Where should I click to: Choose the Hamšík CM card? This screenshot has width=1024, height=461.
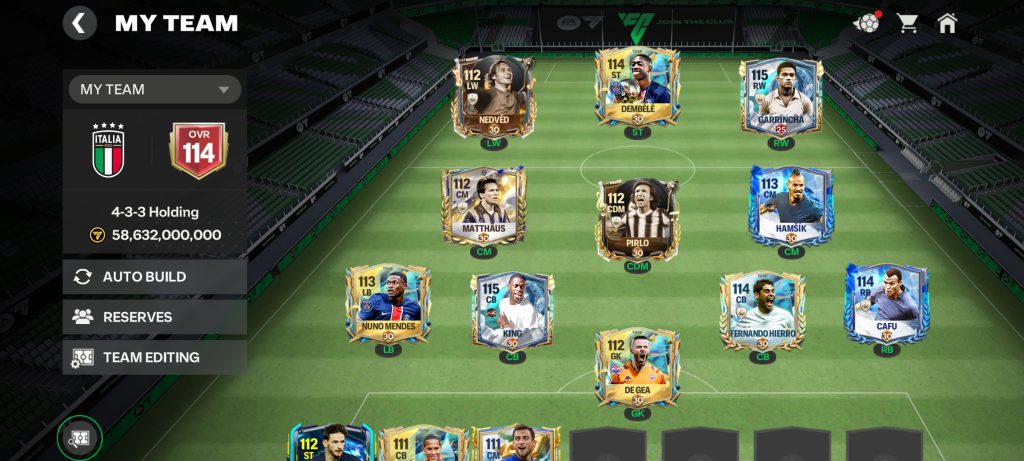point(791,206)
